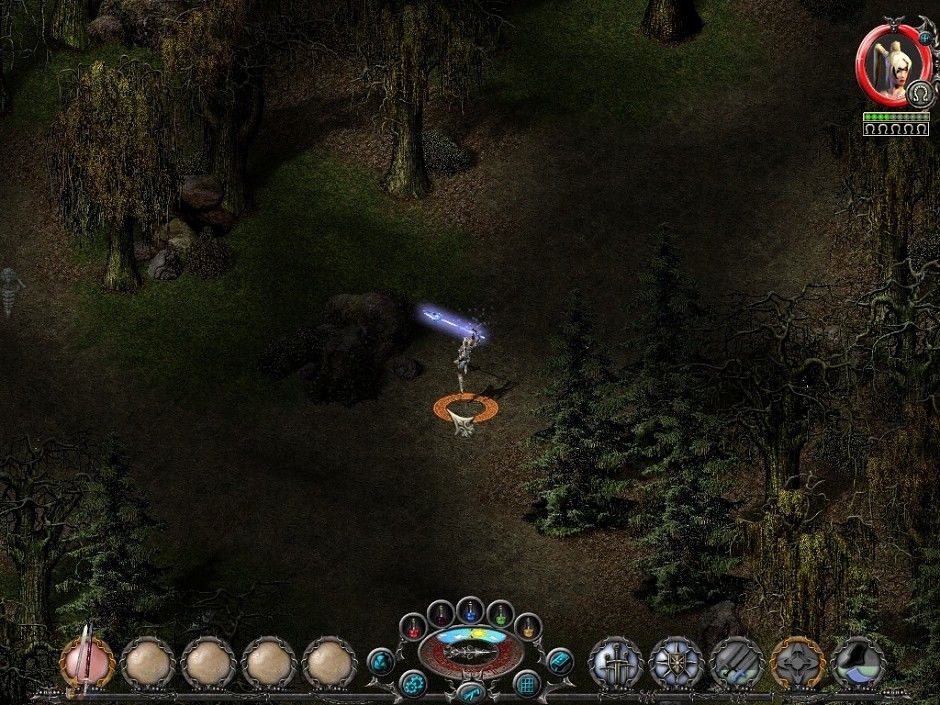Viewport: 940px width, 705px height.
Task: Select the sword combat art slot
Action: click(615, 661)
